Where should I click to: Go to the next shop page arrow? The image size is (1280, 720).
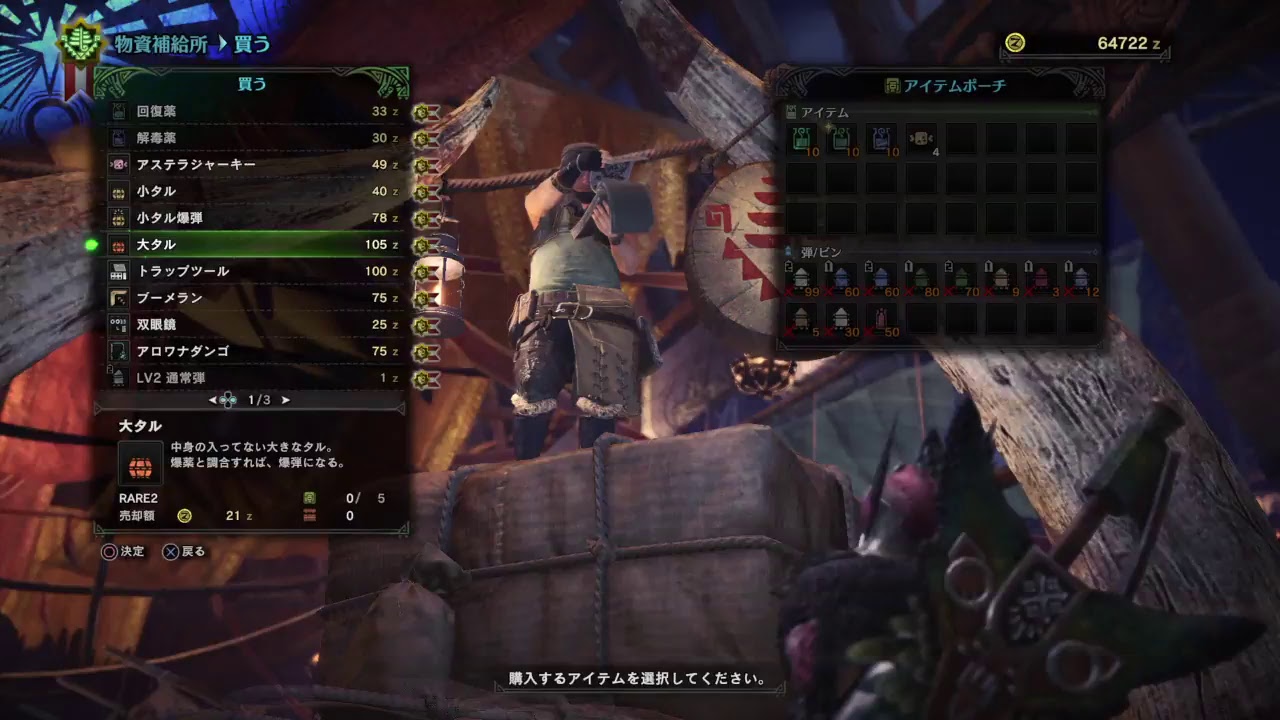pyautogui.click(x=286, y=400)
